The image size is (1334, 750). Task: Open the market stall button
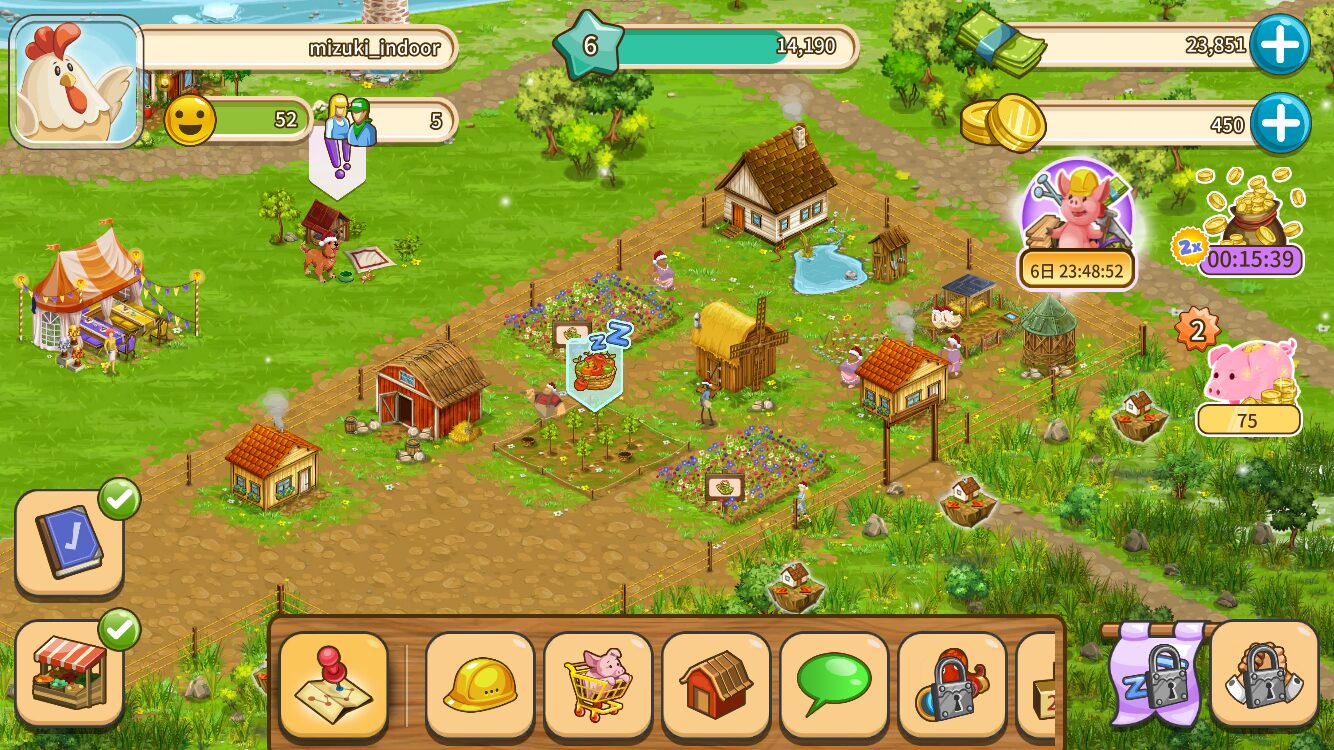[x=70, y=672]
